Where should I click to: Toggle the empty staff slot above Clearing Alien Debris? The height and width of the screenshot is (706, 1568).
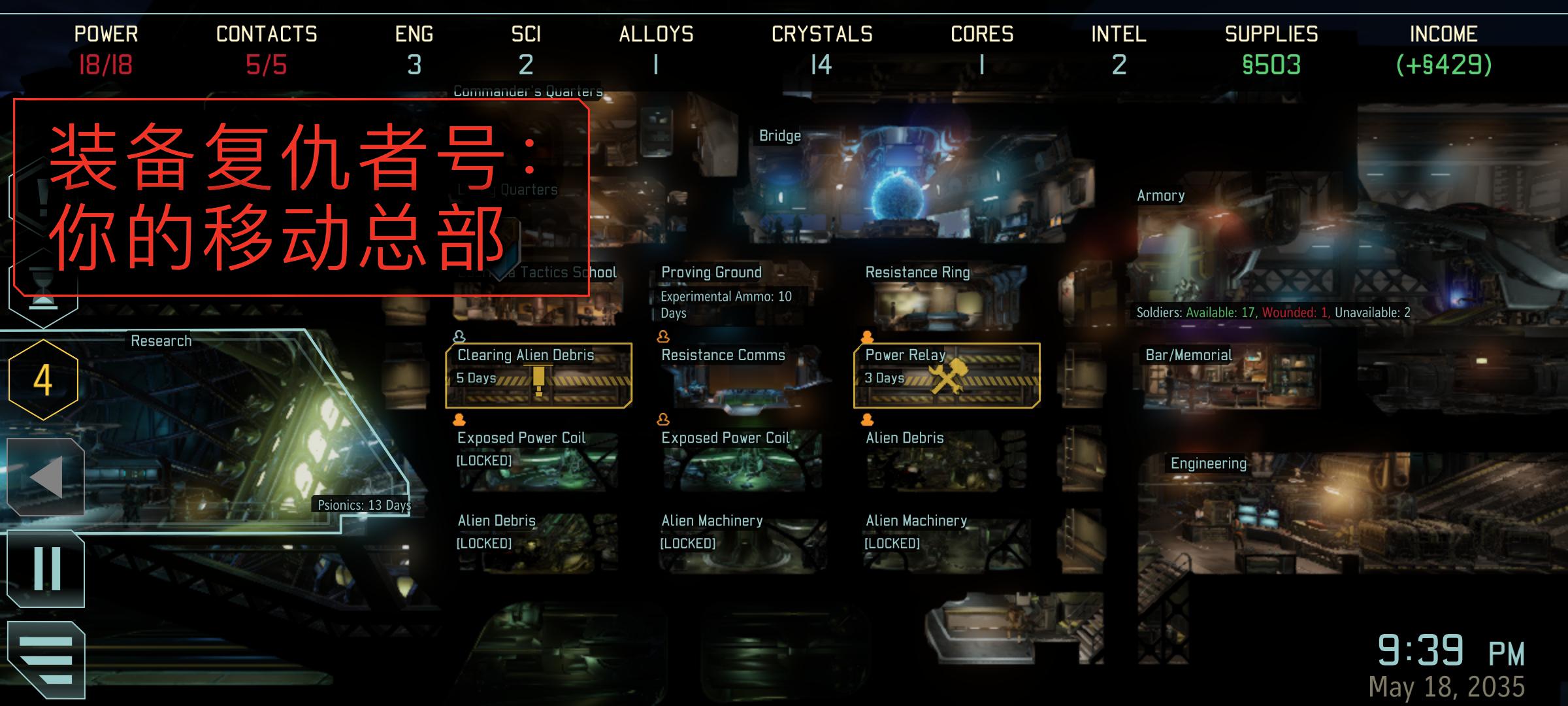tap(460, 335)
